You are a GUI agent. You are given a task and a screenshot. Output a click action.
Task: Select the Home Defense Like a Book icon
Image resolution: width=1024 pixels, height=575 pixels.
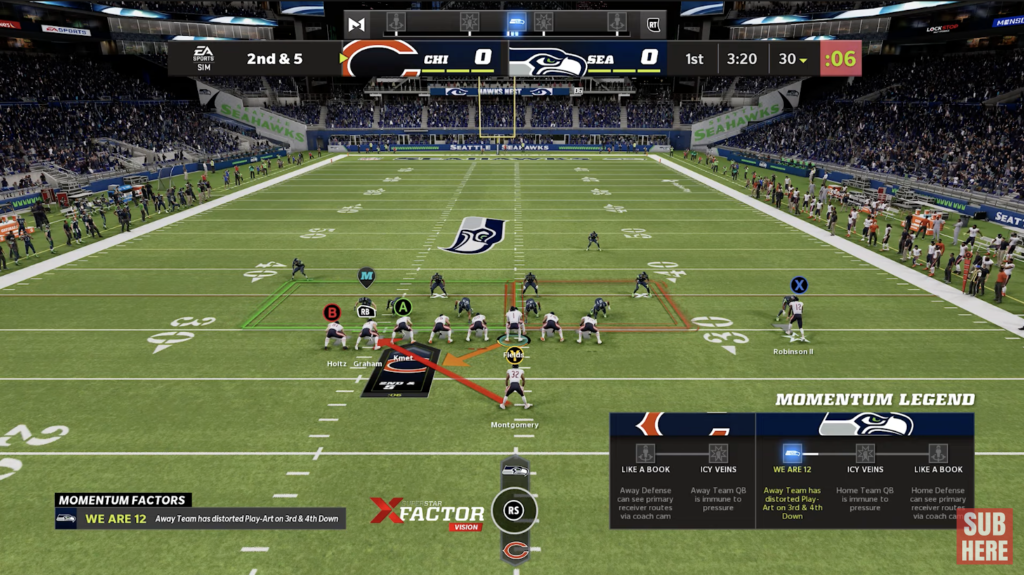click(938, 453)
